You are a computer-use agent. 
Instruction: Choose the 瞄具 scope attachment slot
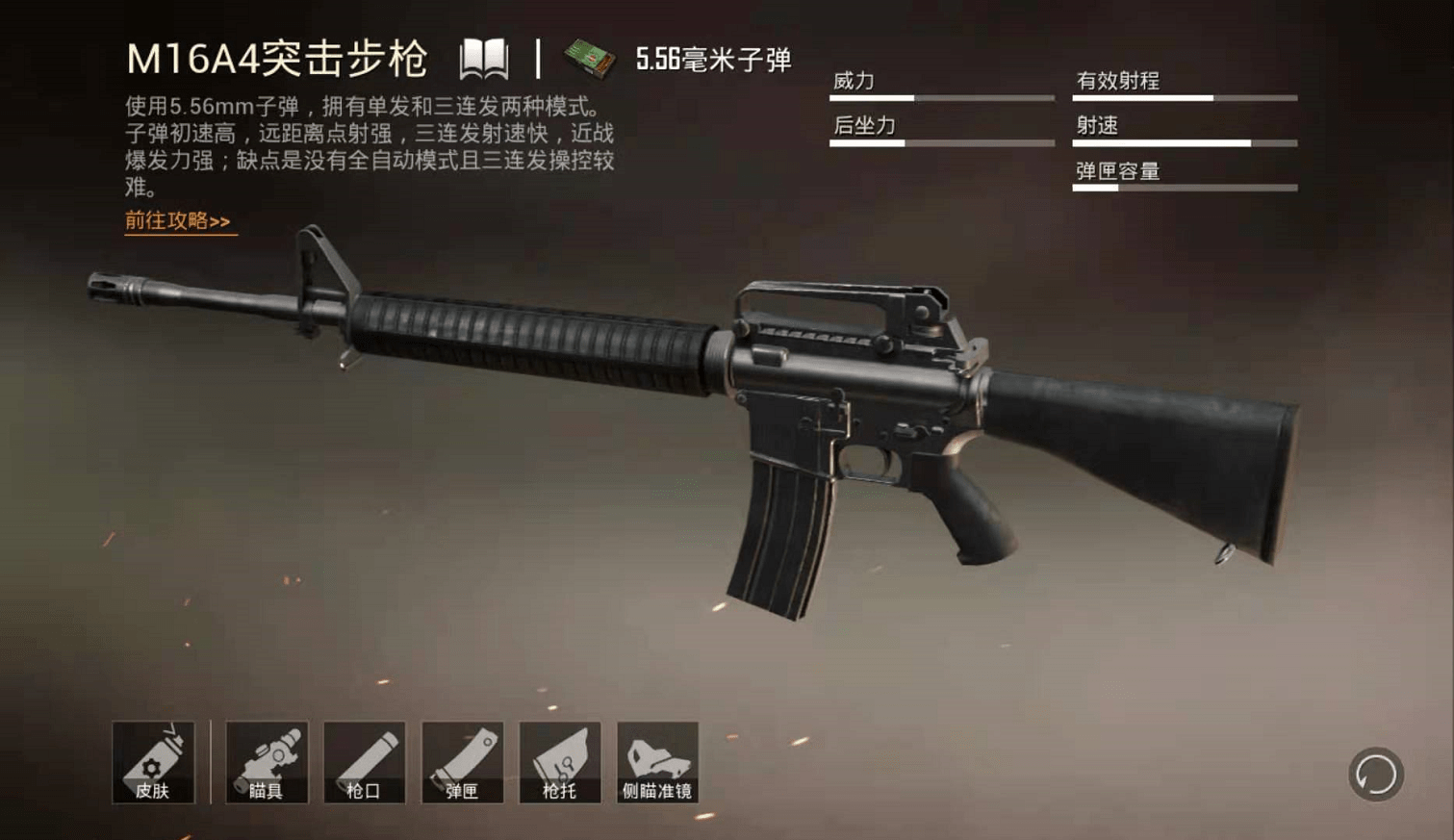[x=267, y=762]
